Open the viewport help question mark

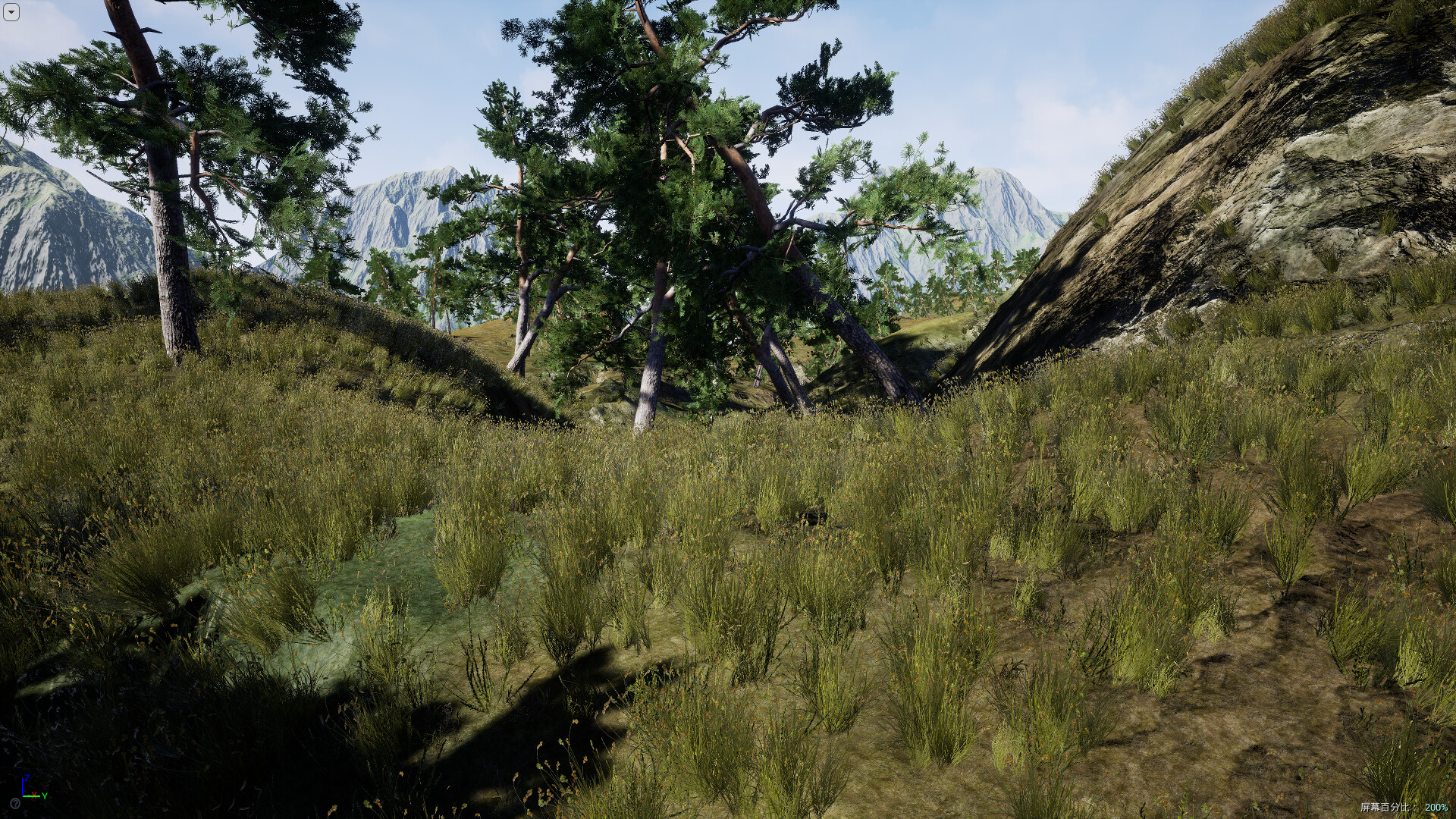pos(15,804)
